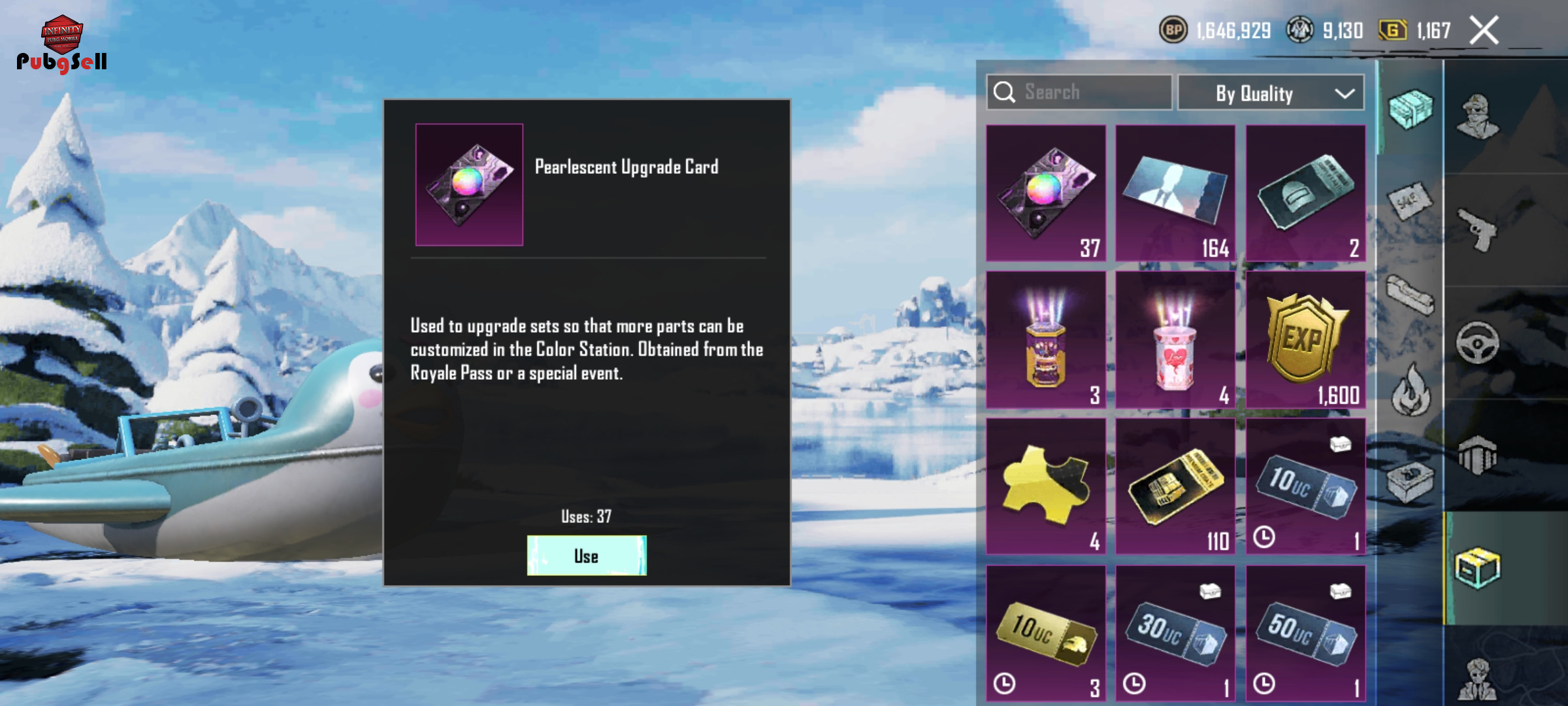Select the gold 10 UC voucher
Image resolution: width=1568 pixels, height=706 pixels.
pyautogui.click(x=1046, y=633)
